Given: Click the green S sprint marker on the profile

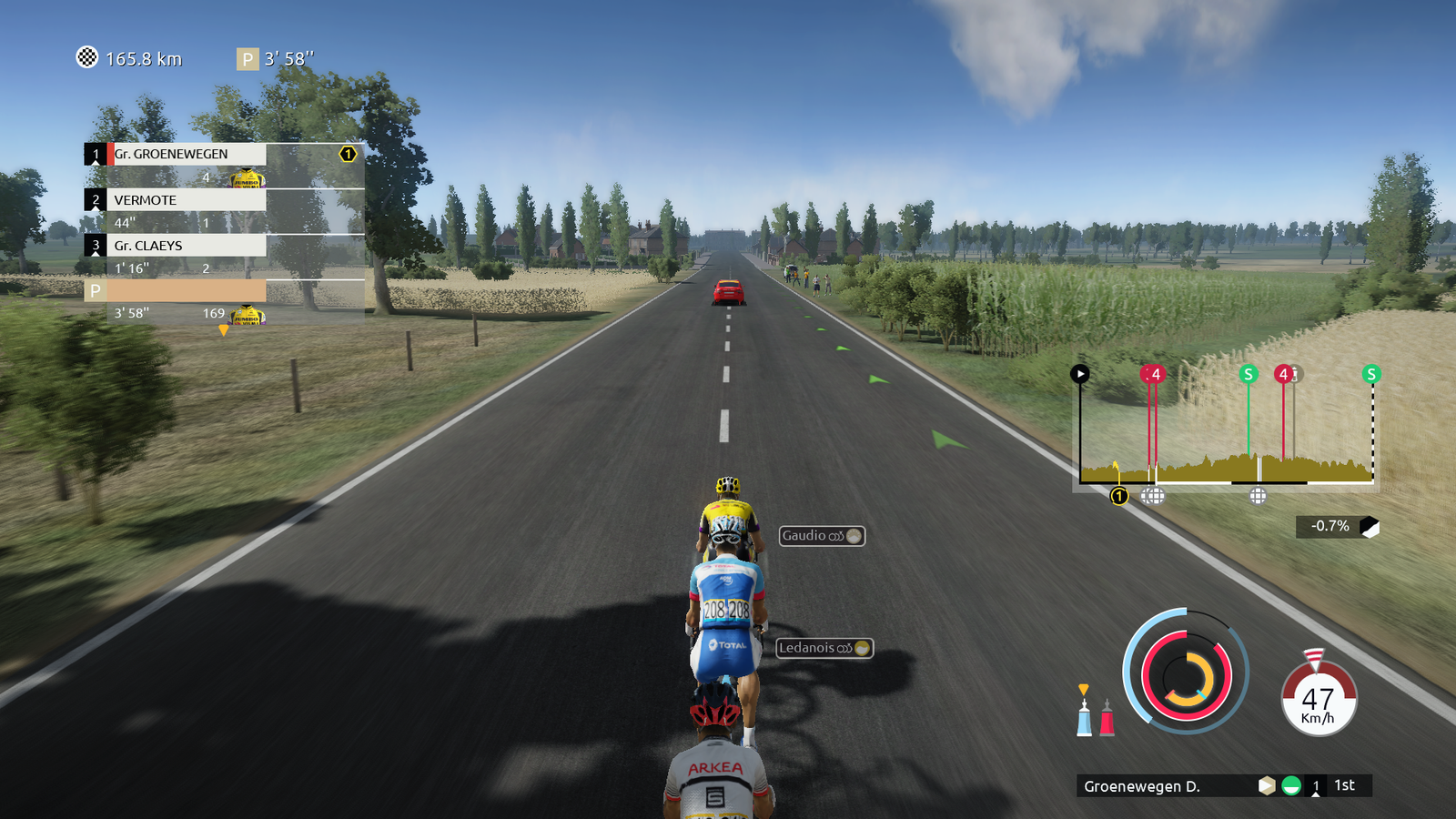Looking at the screenshot, I should coord(1249,374).
